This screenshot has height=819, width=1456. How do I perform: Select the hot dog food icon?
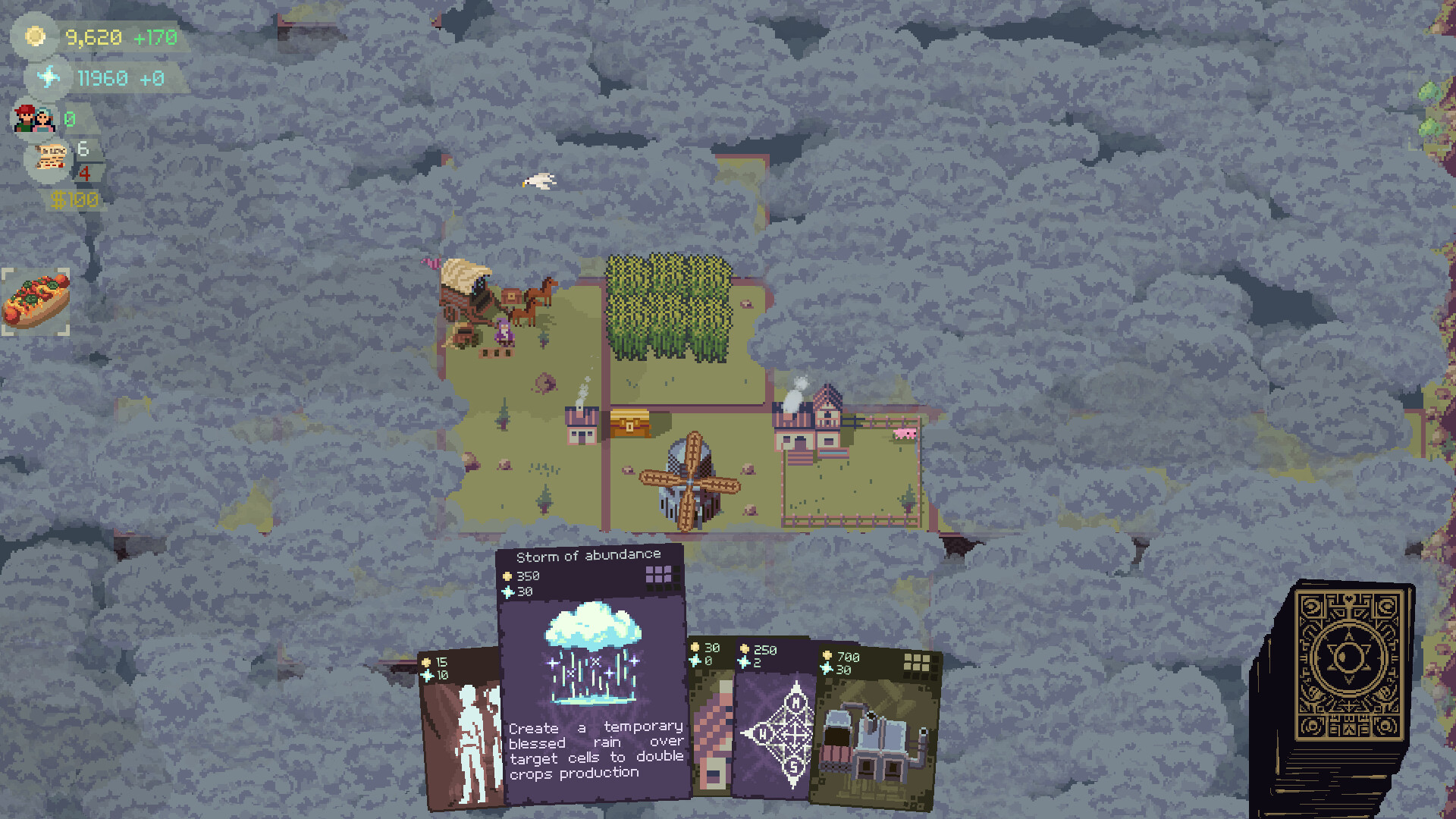[x=36, y=298]
